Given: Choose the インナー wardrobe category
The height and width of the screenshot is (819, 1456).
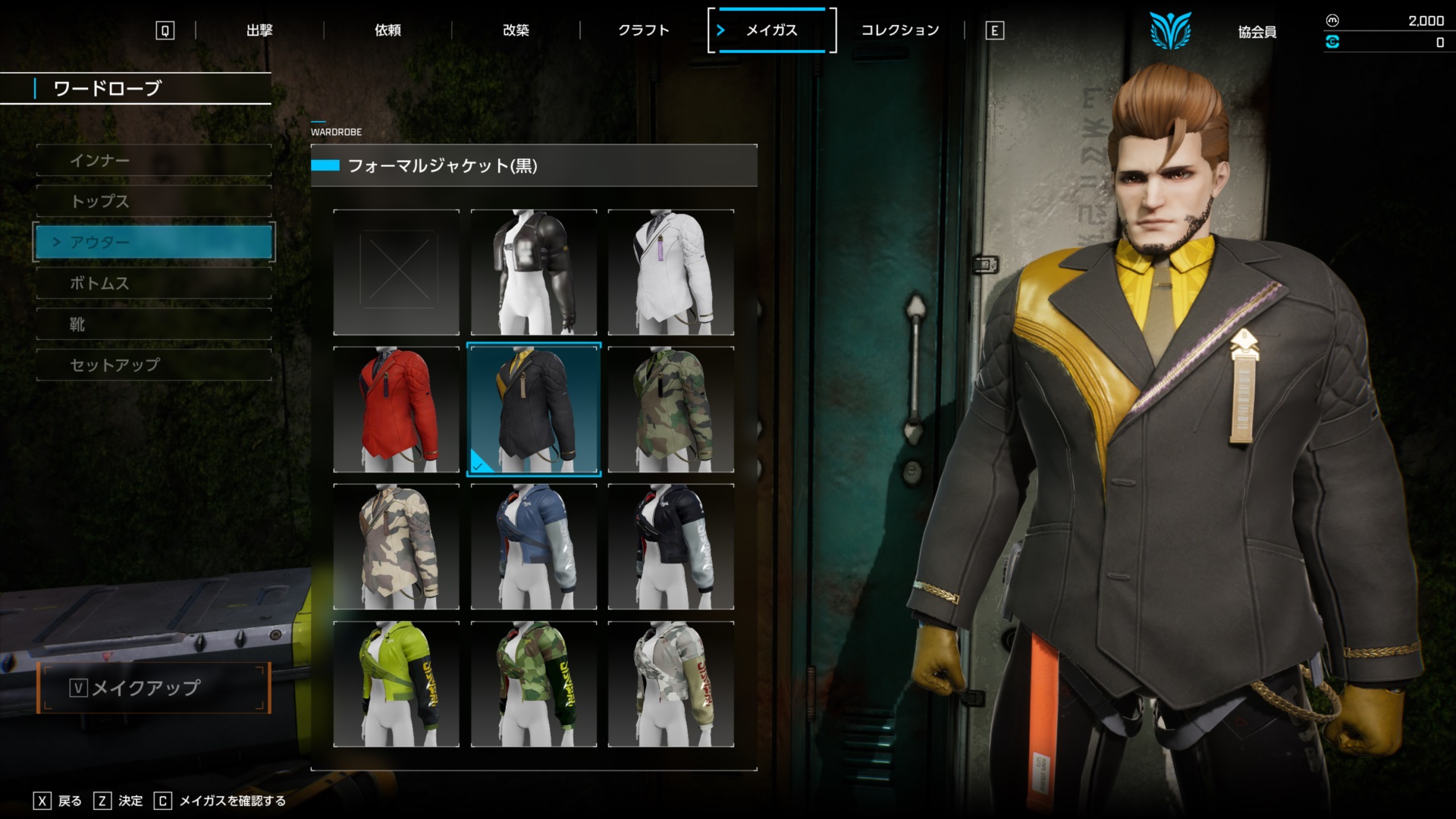Looking at the screenshot, I should click(x=154, y=161).
